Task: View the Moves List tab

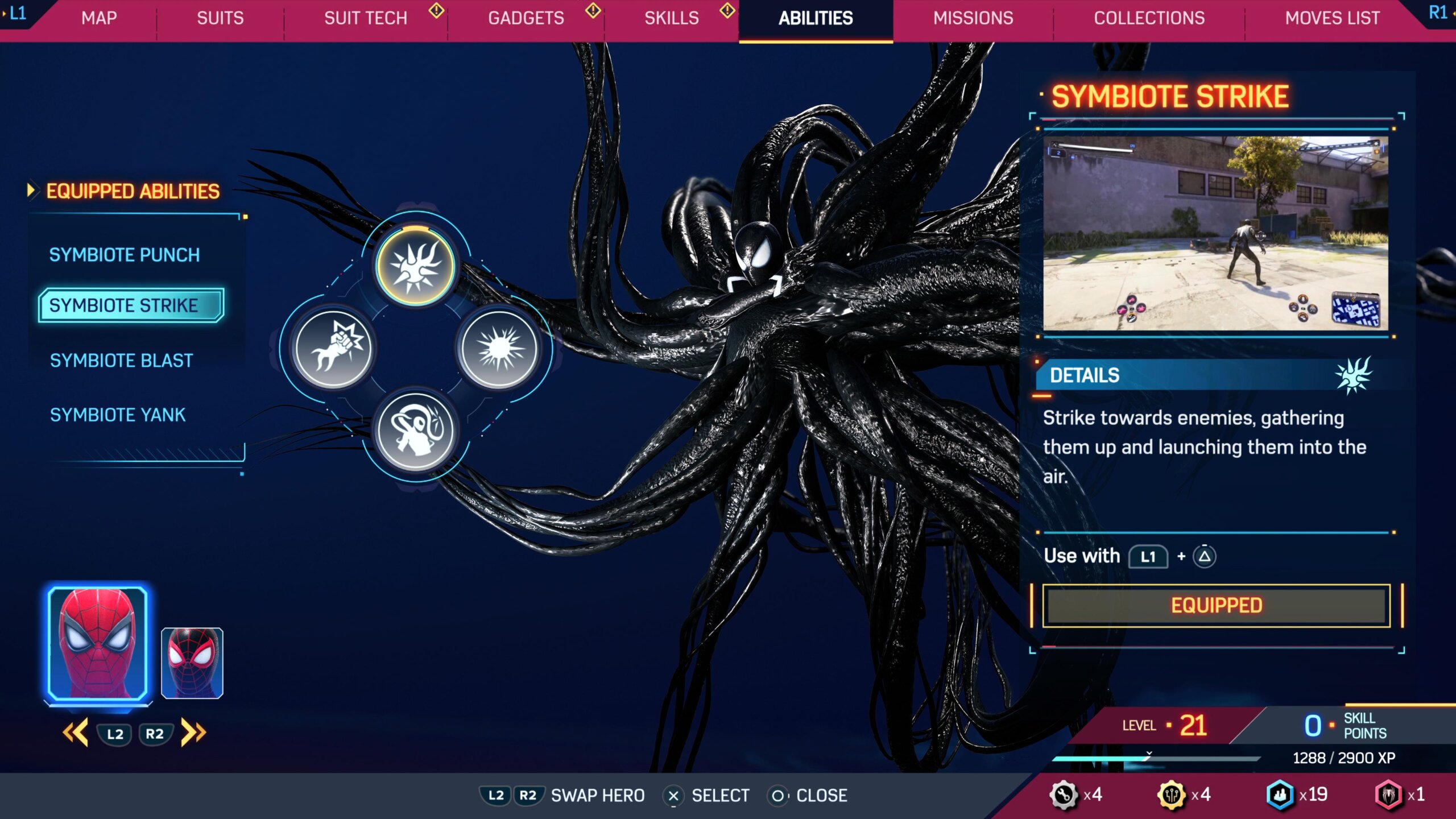Action: point(1332,18)
